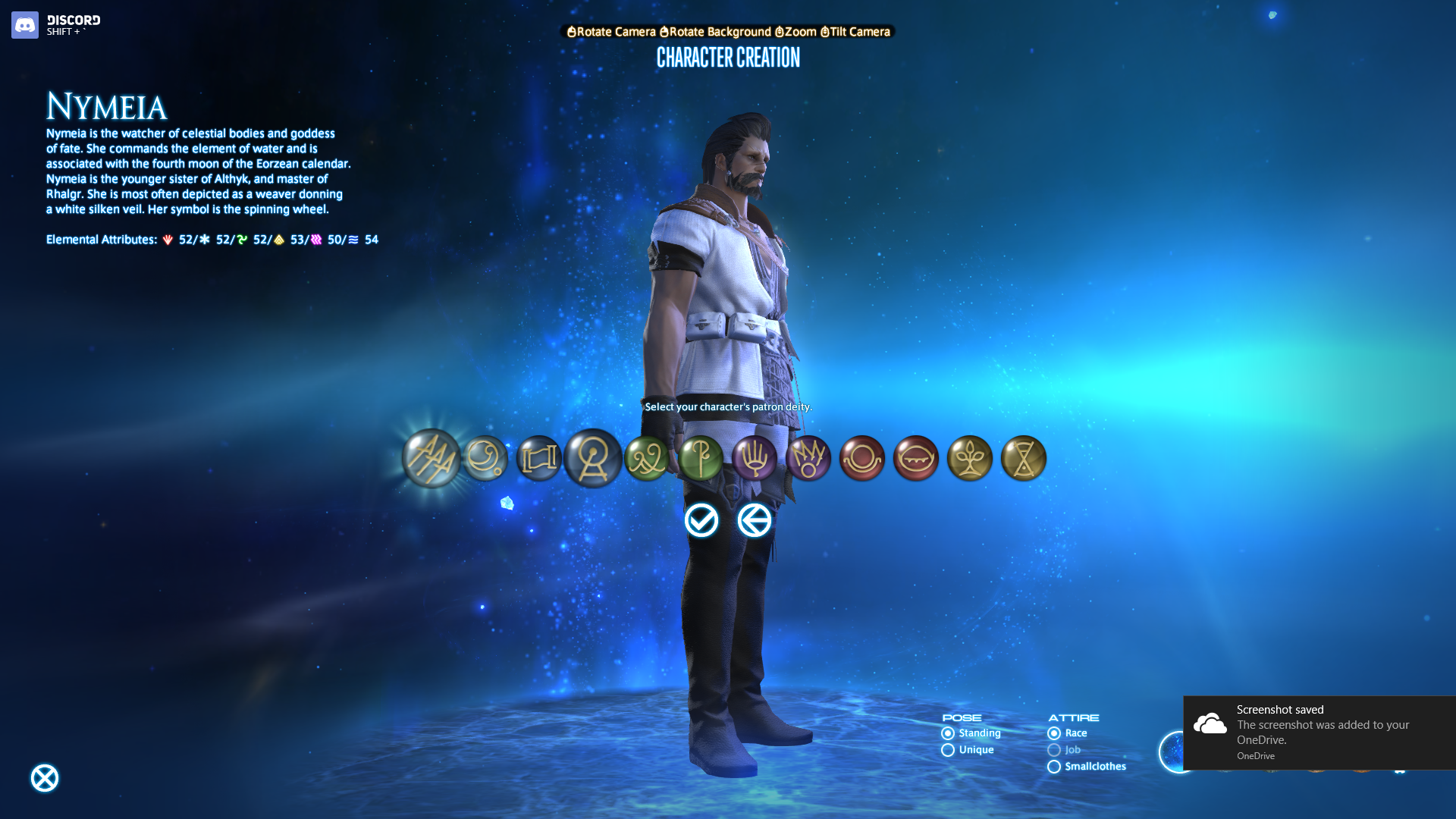Go back using the left arrow button

(755, 521)
